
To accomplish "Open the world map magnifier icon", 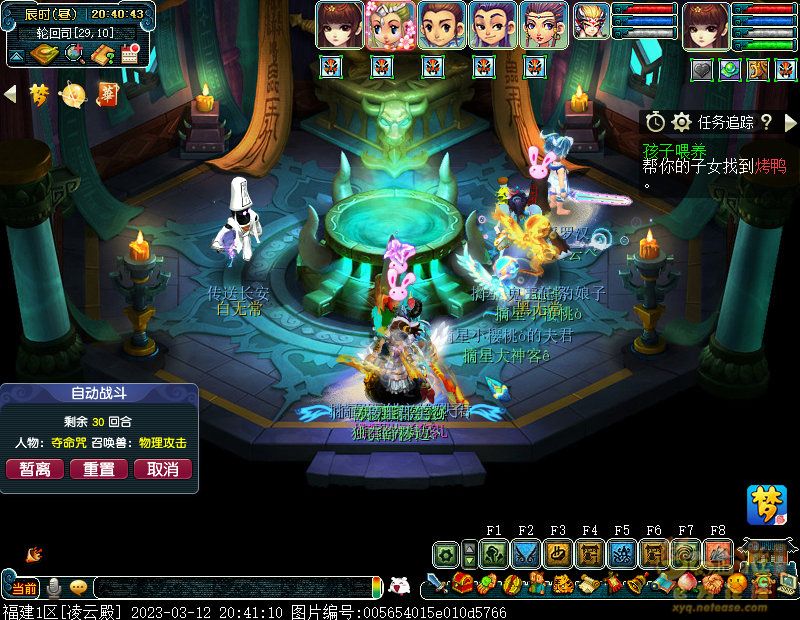I will click(75, 54).
